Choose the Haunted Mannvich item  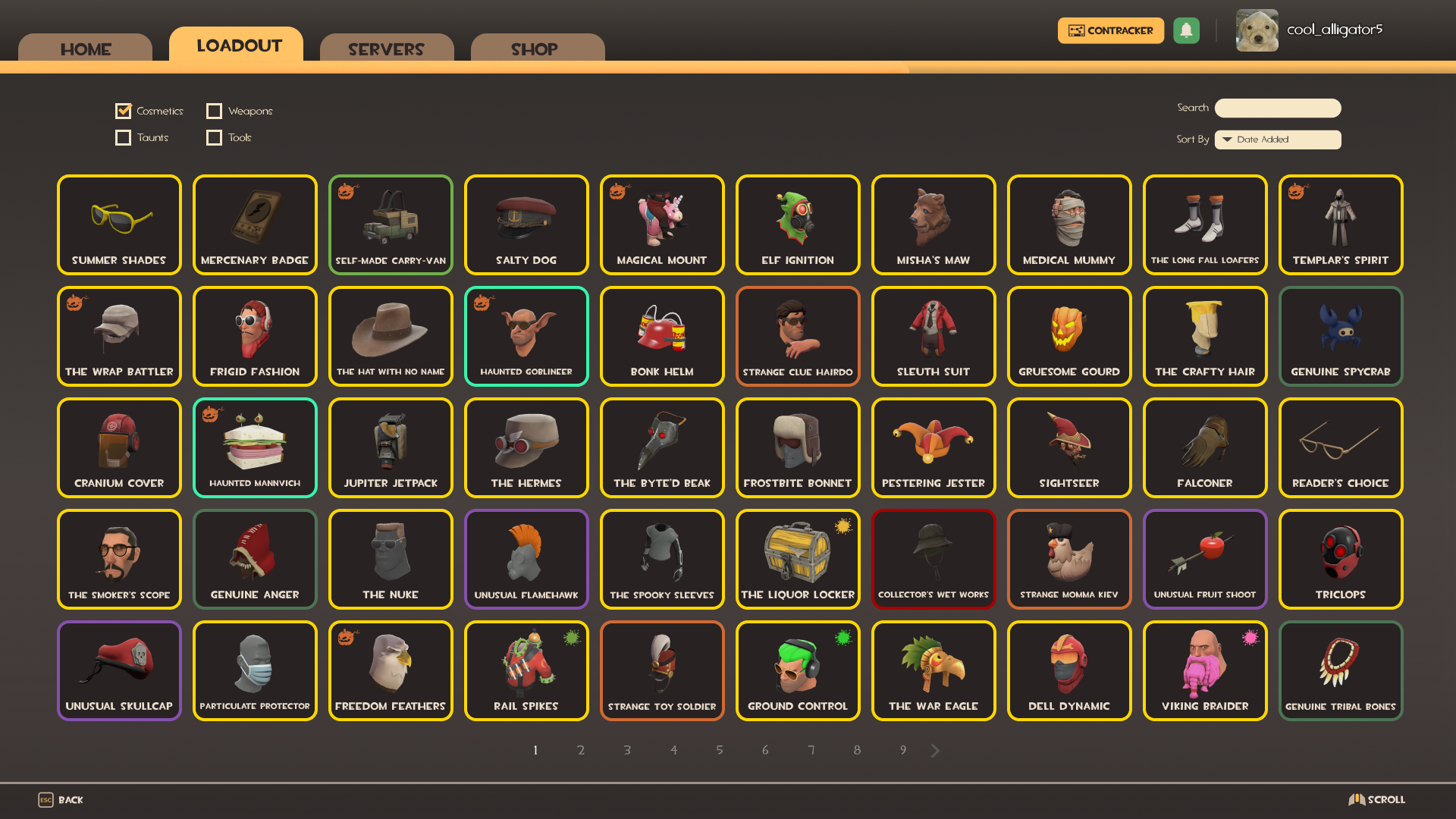(255, 447)
